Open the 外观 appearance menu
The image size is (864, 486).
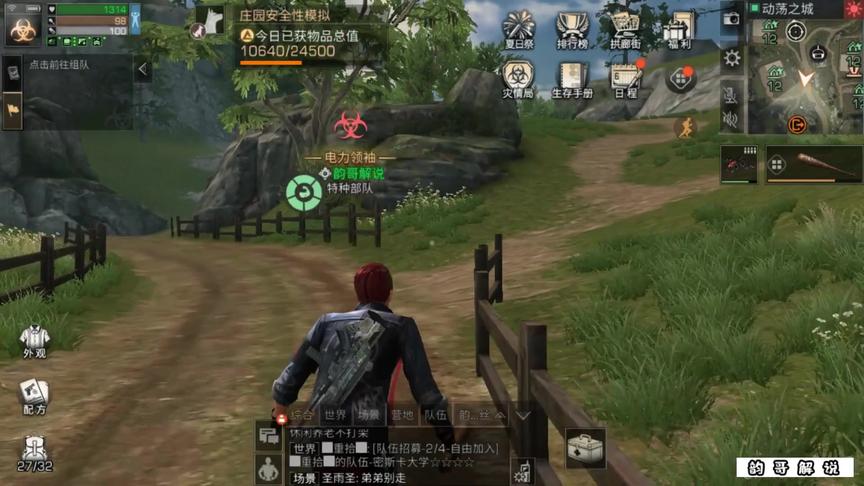click(34, 341)
